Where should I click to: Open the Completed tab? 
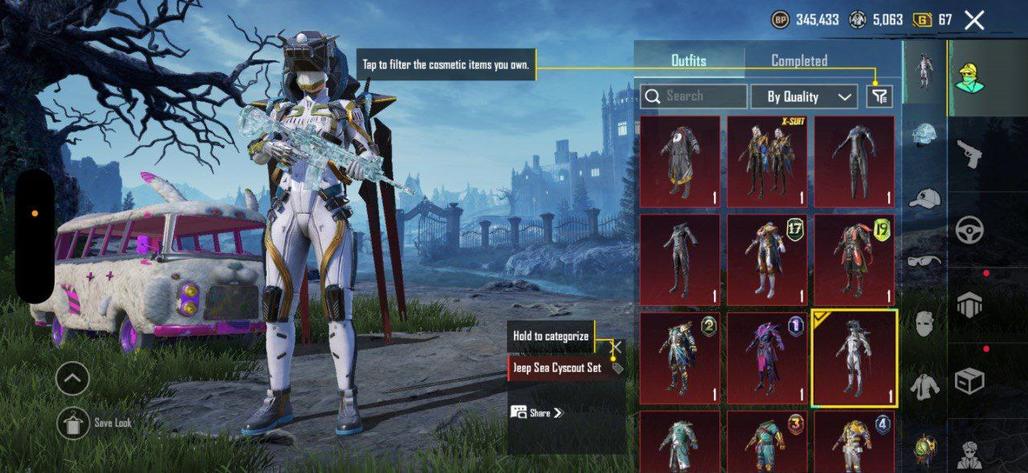coord(799,61)
